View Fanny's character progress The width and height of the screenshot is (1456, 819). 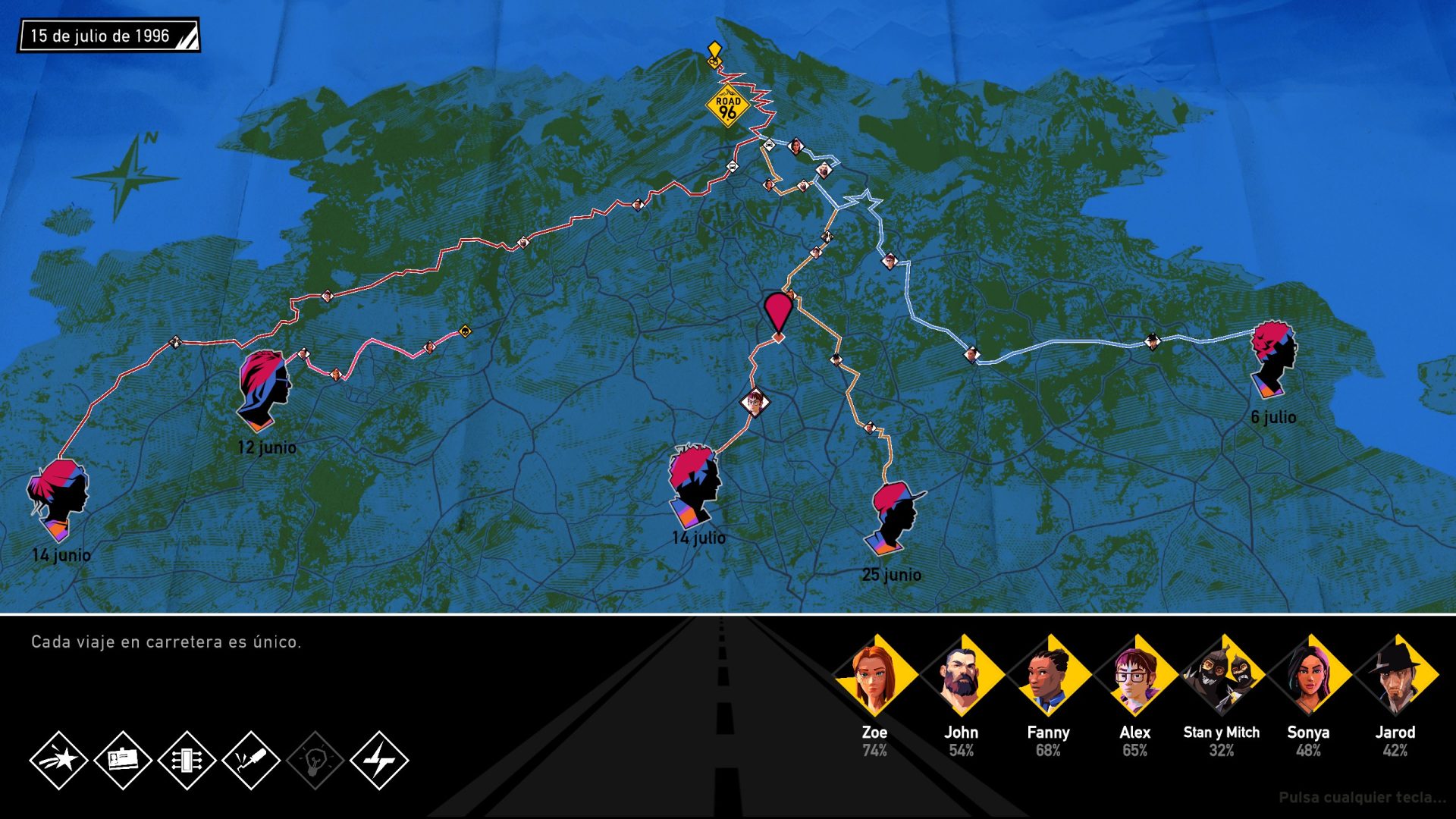pos(1048,676)
